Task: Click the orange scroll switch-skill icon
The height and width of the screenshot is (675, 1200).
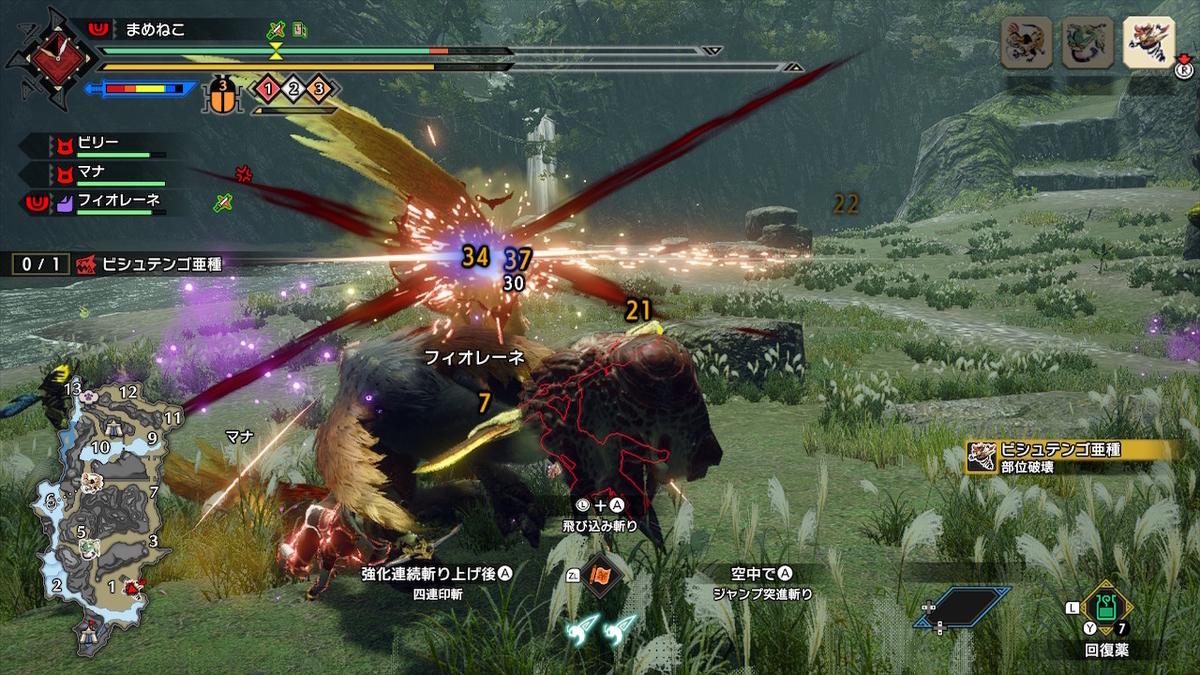Action: (602, 576)
